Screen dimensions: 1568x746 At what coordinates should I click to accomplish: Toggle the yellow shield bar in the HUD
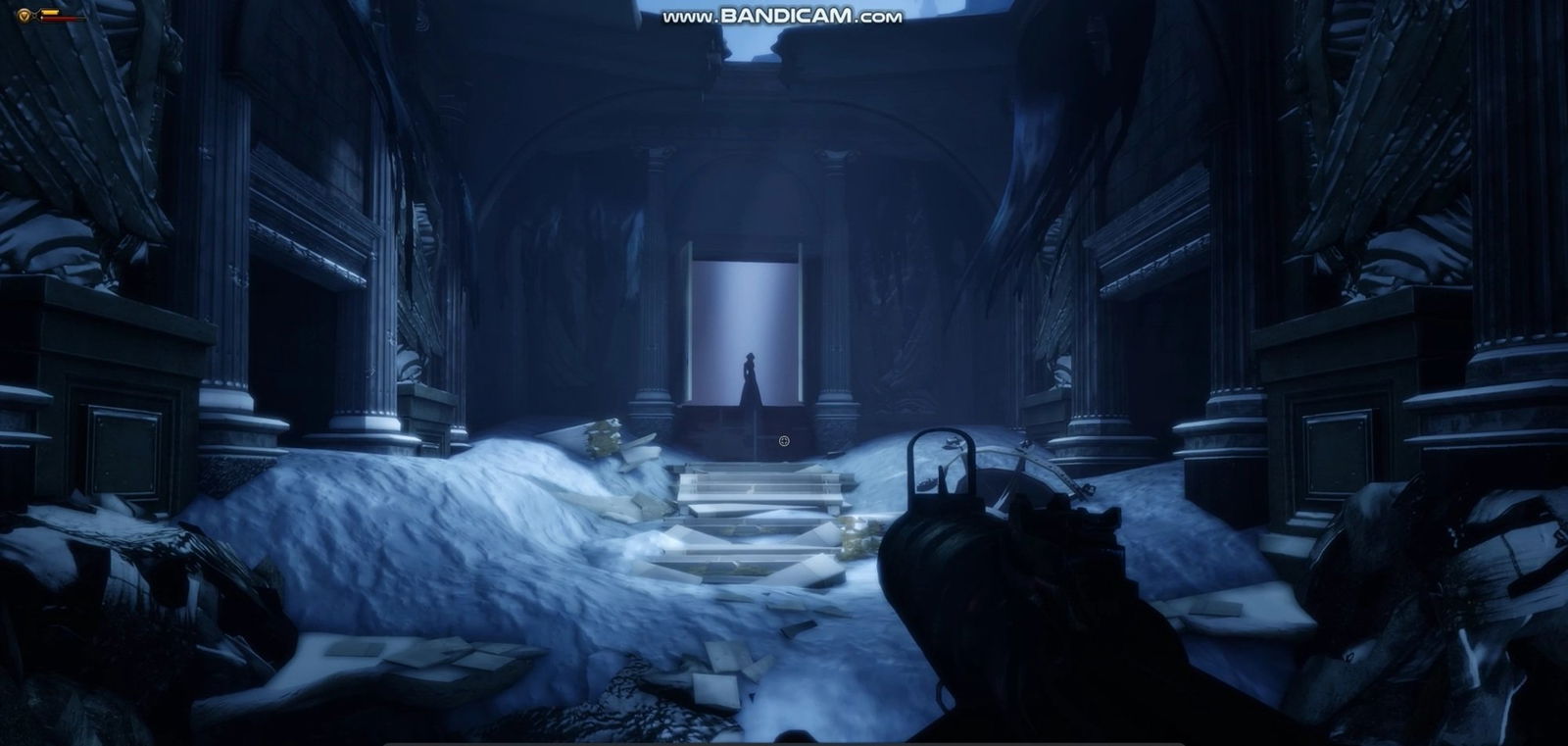[x=50, y=12]
